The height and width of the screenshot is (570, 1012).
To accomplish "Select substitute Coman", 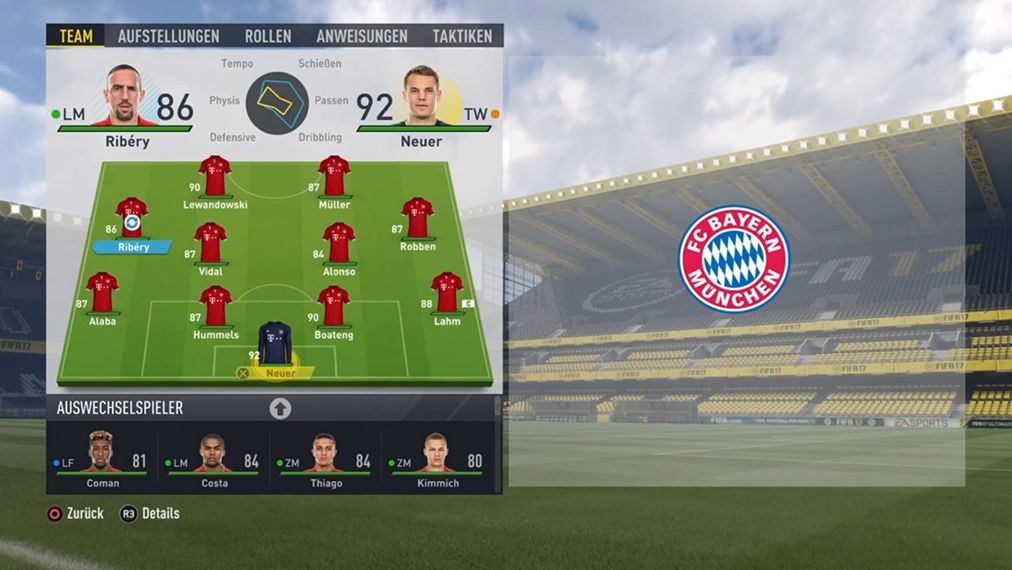I will click(x=102, y=461).
